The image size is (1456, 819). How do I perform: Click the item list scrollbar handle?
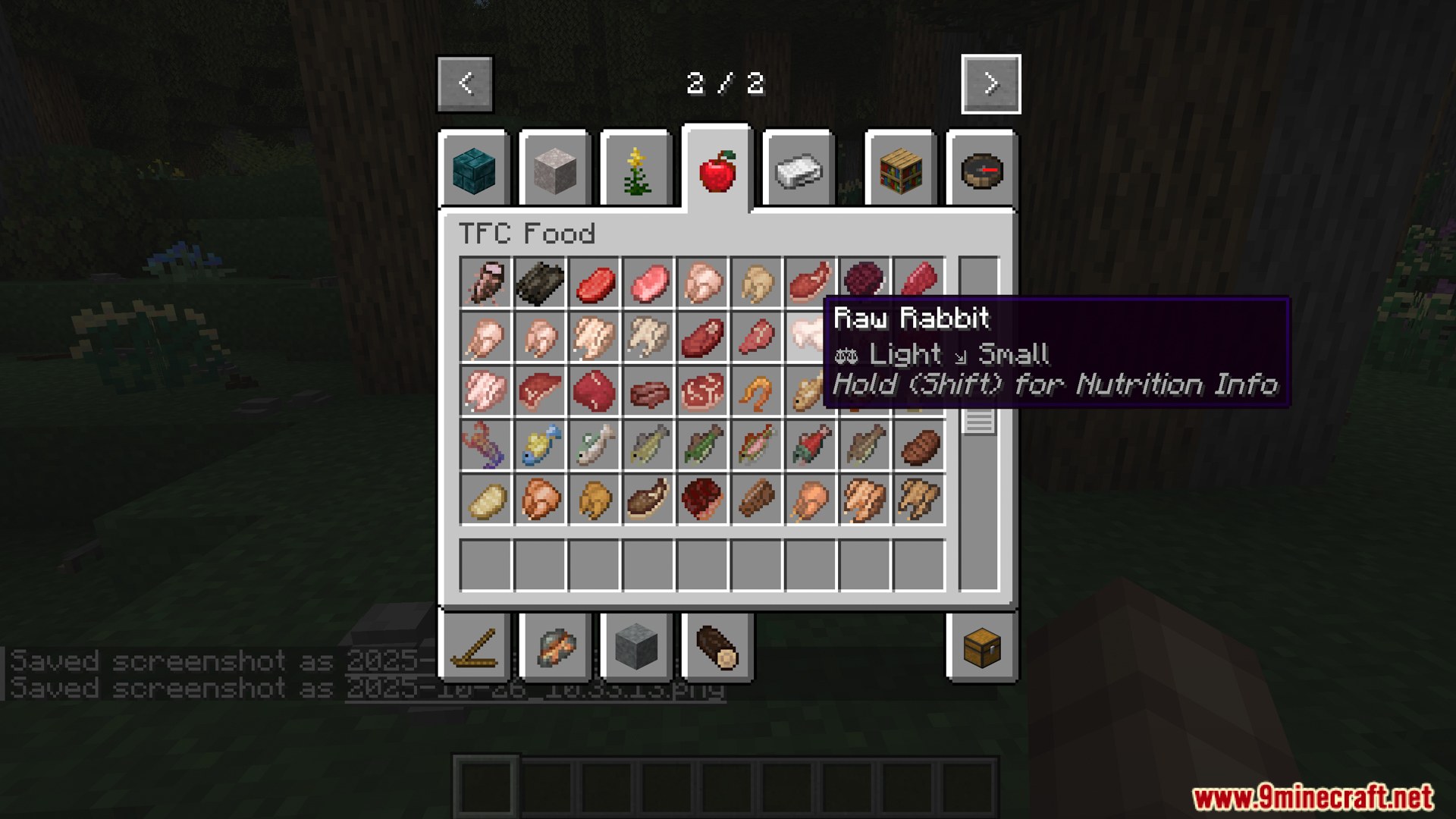[979, 421]
